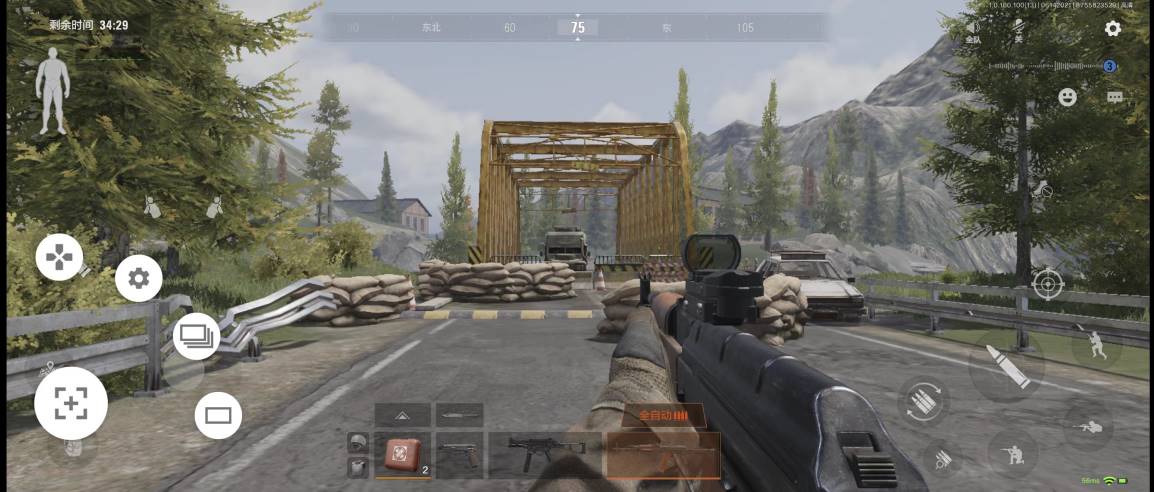This screenshot has height=492, width=1154.
Task: Go prone with the lying soldier button
Action: [x=1088, y=426]
